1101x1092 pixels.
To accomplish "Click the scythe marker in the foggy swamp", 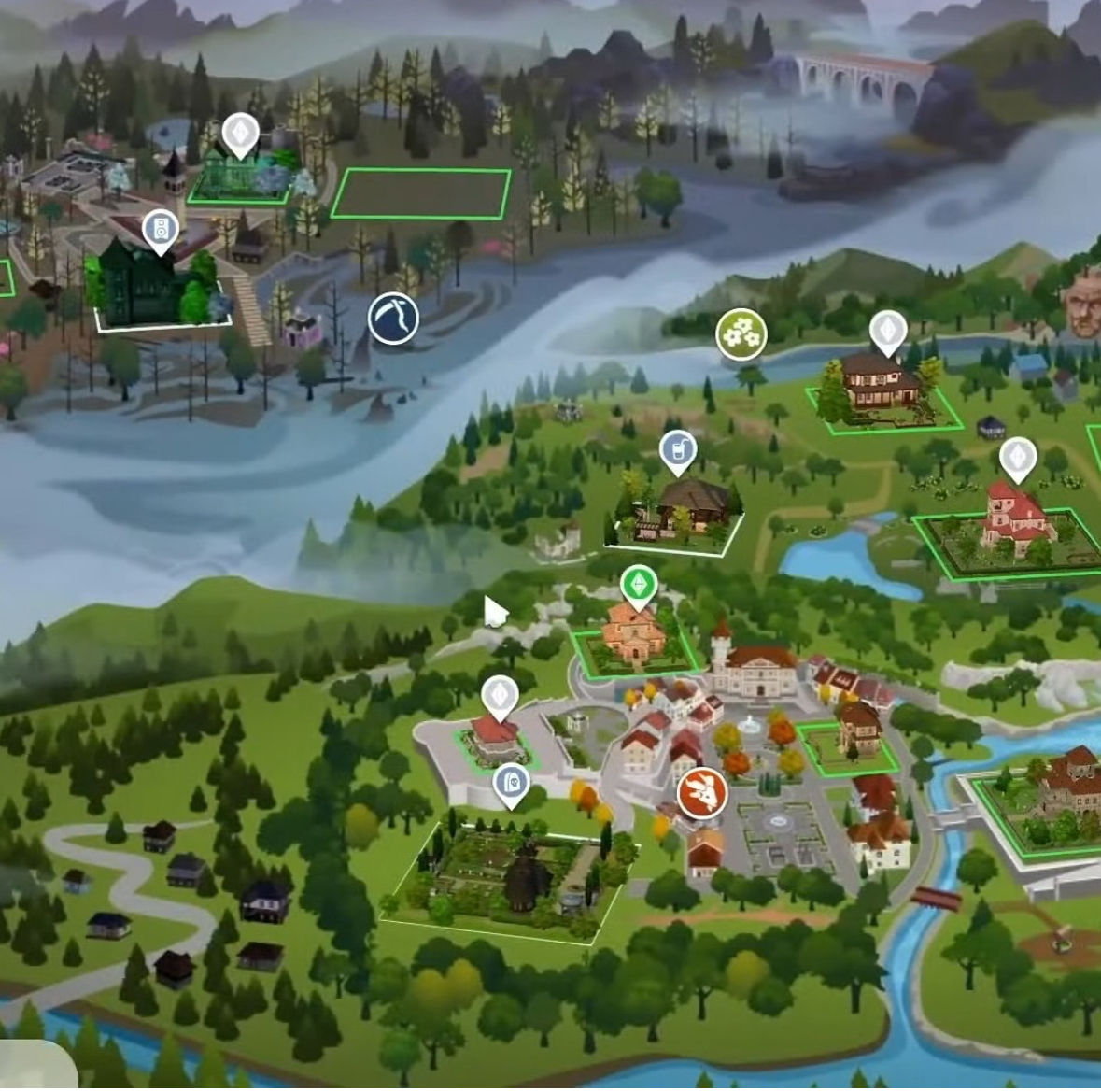I will pos(392,317).
